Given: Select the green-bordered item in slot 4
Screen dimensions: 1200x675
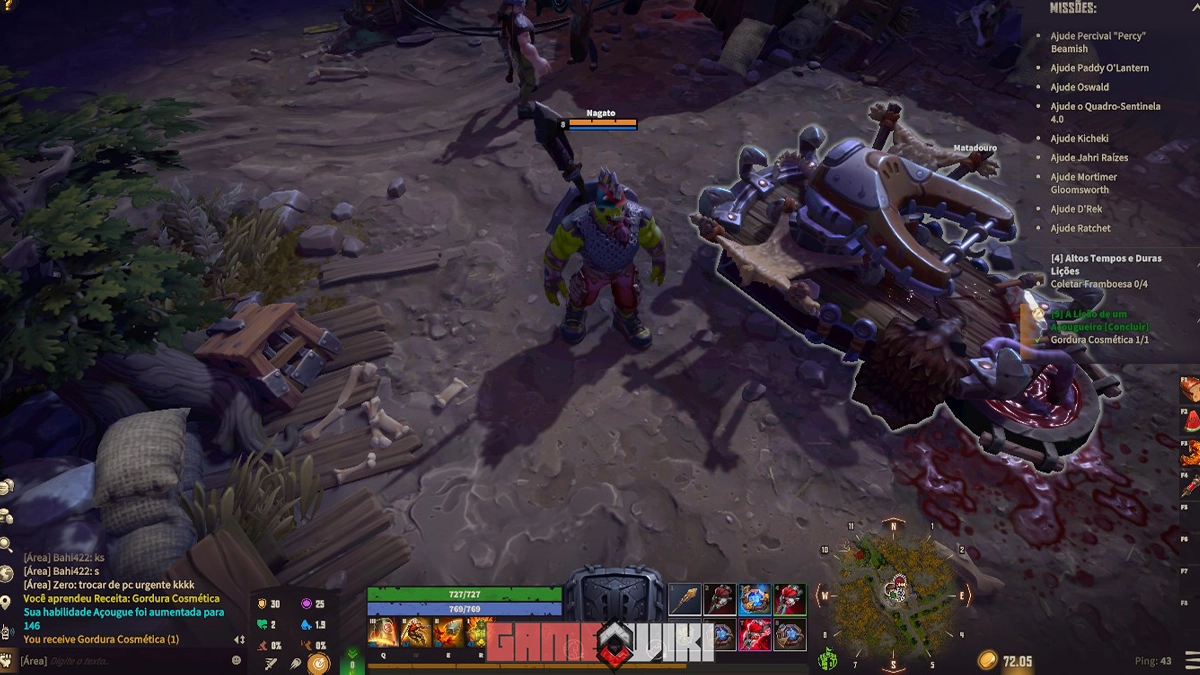Looking at the screenshot, I should click(x=789, y=600).
